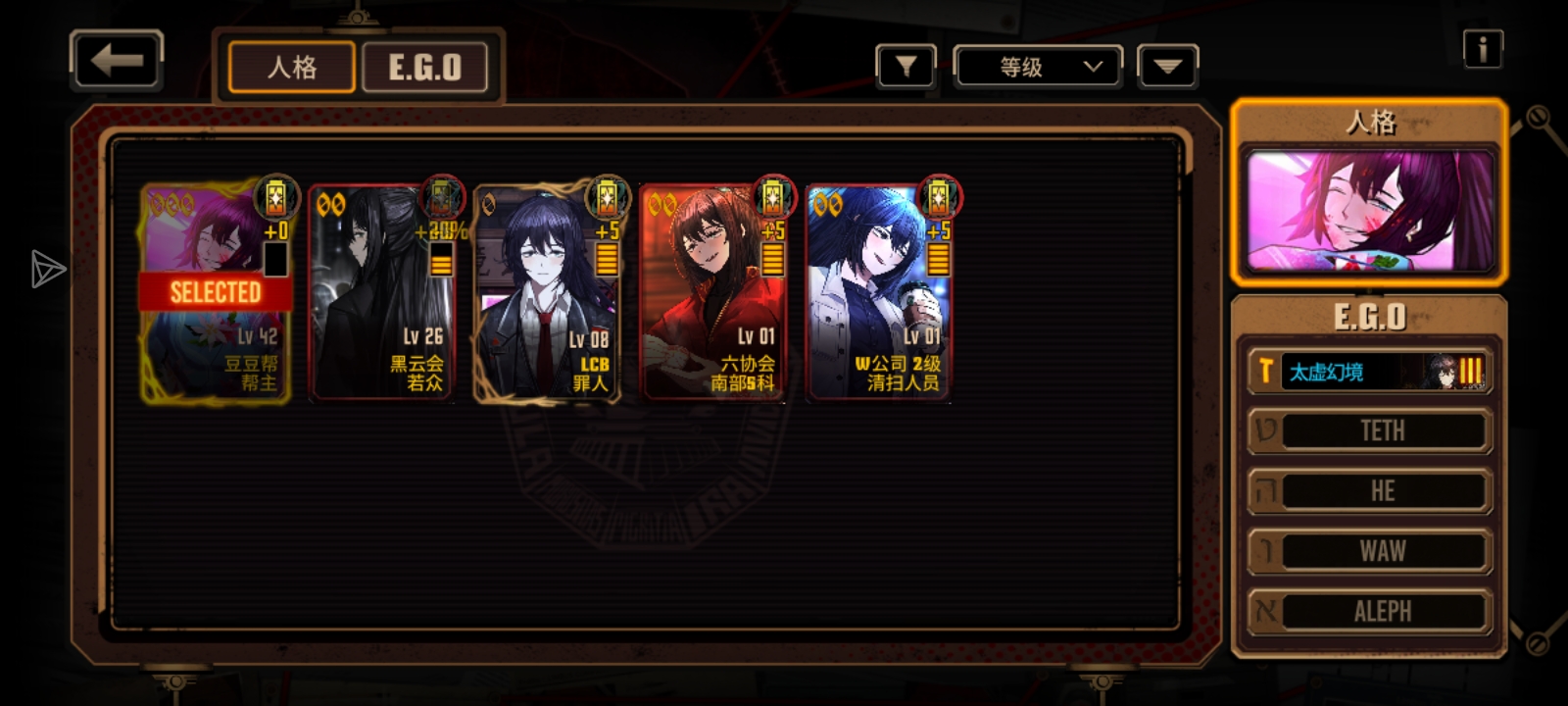This screenshot has width=1568, height=706.
Task: Select the TETH E.G.O slot
Action: (x=1369, y=431)
